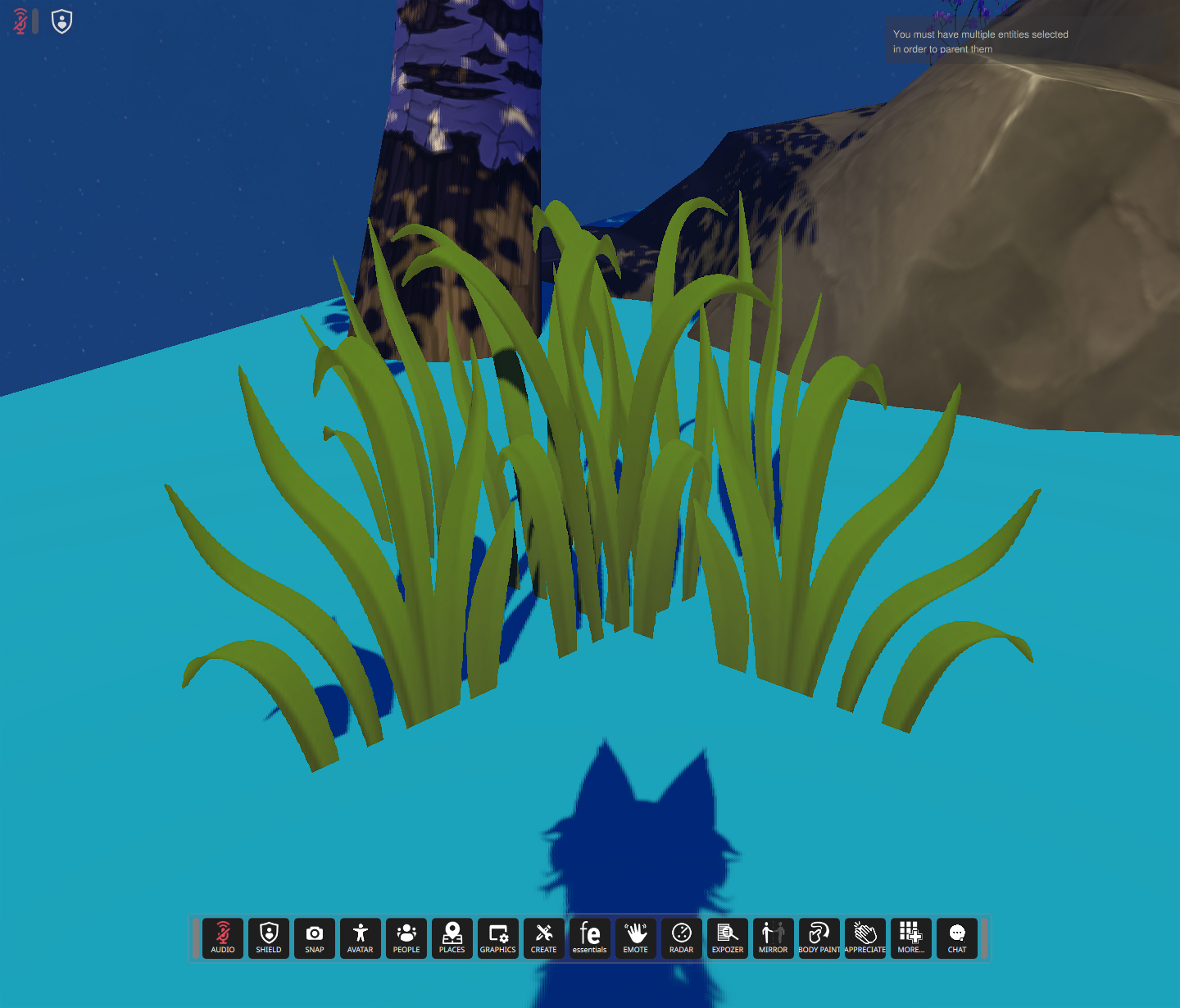Launch the CREATE tools
This screenshot has height=1008, width=1180.
click(543, 938)
